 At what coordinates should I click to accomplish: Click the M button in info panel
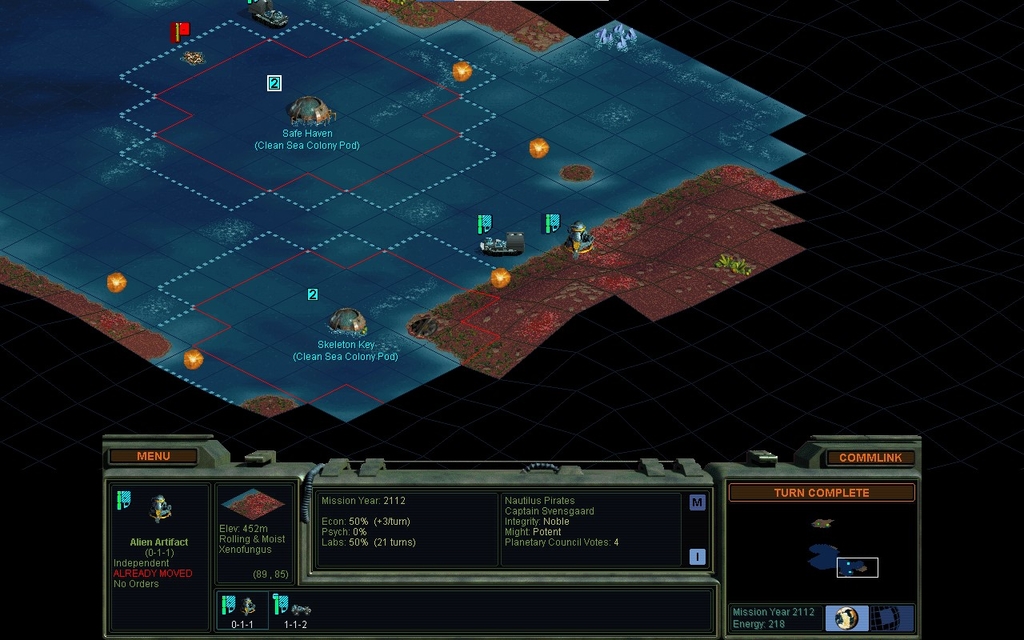click(697, 503)
